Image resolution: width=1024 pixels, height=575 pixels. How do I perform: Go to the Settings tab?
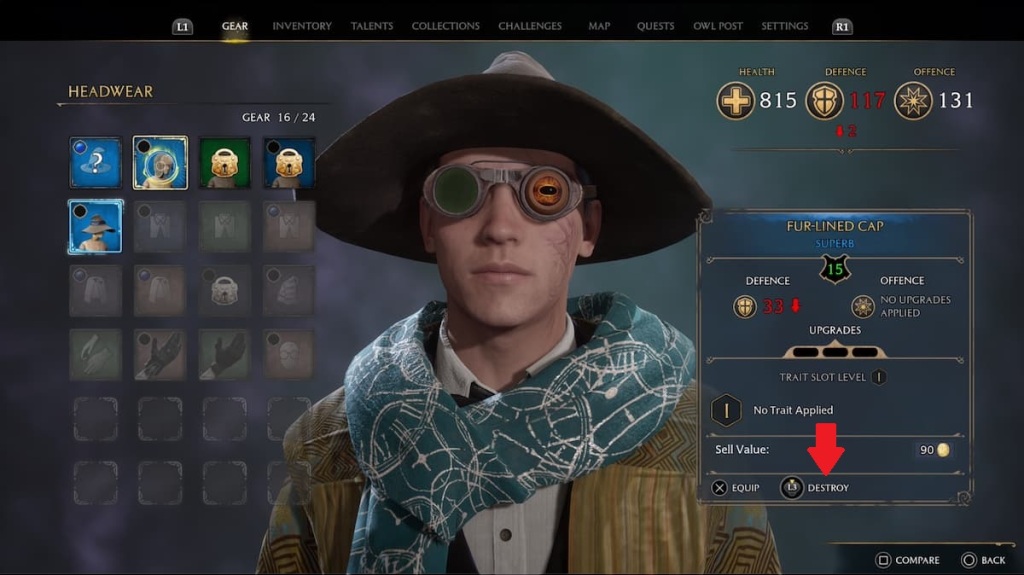tap(784, 26)
